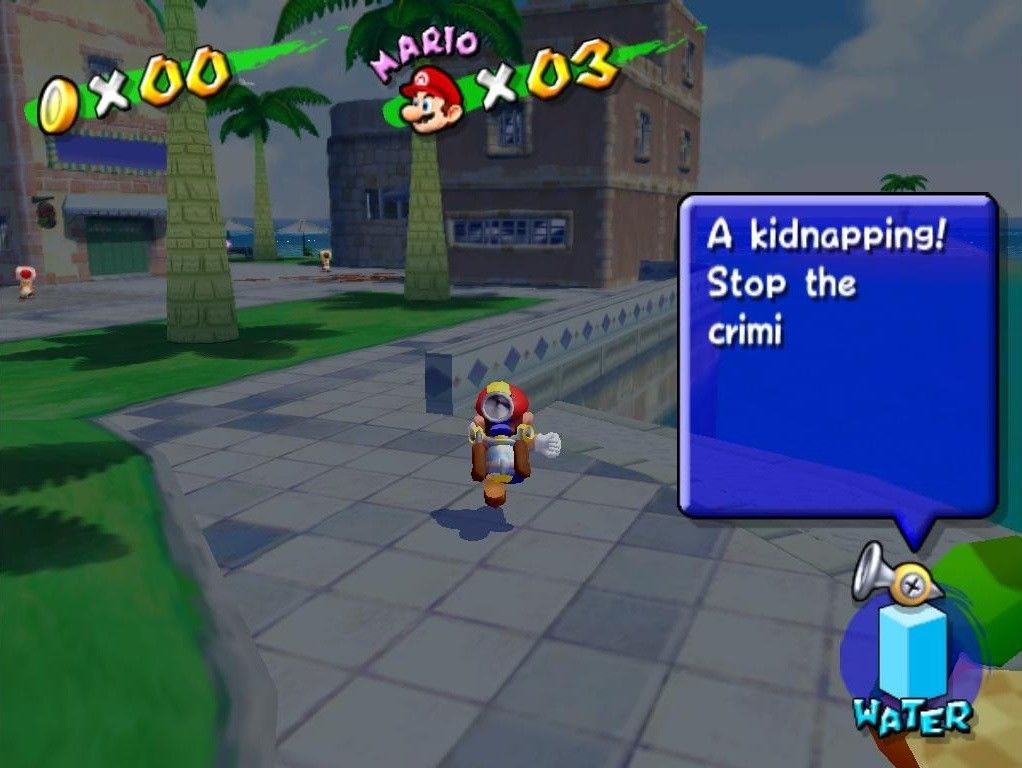Click the FLUDD squirt nozzle icon
1022x768 pixels.
point(896,576)
